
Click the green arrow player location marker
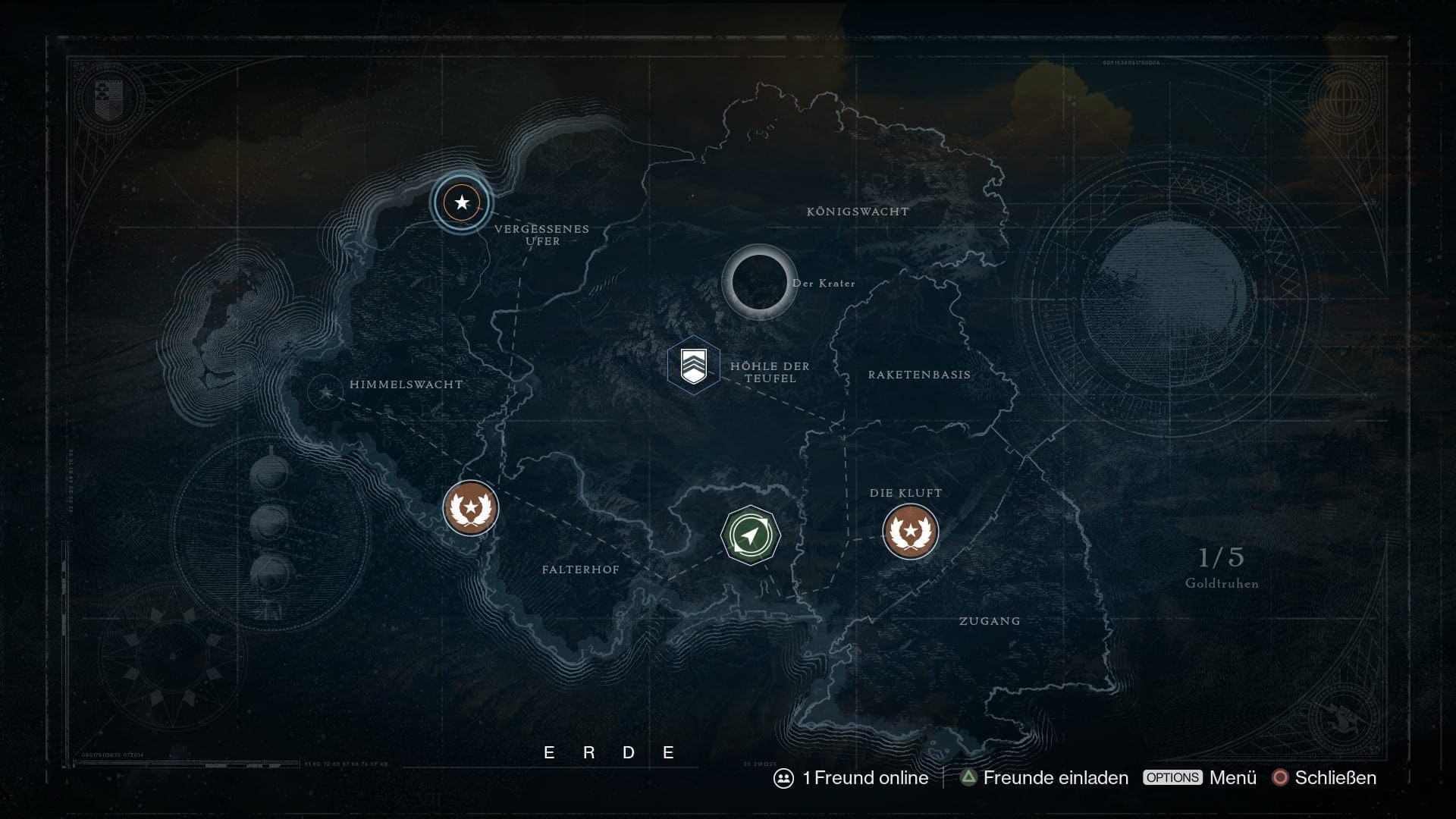(750, 535)
